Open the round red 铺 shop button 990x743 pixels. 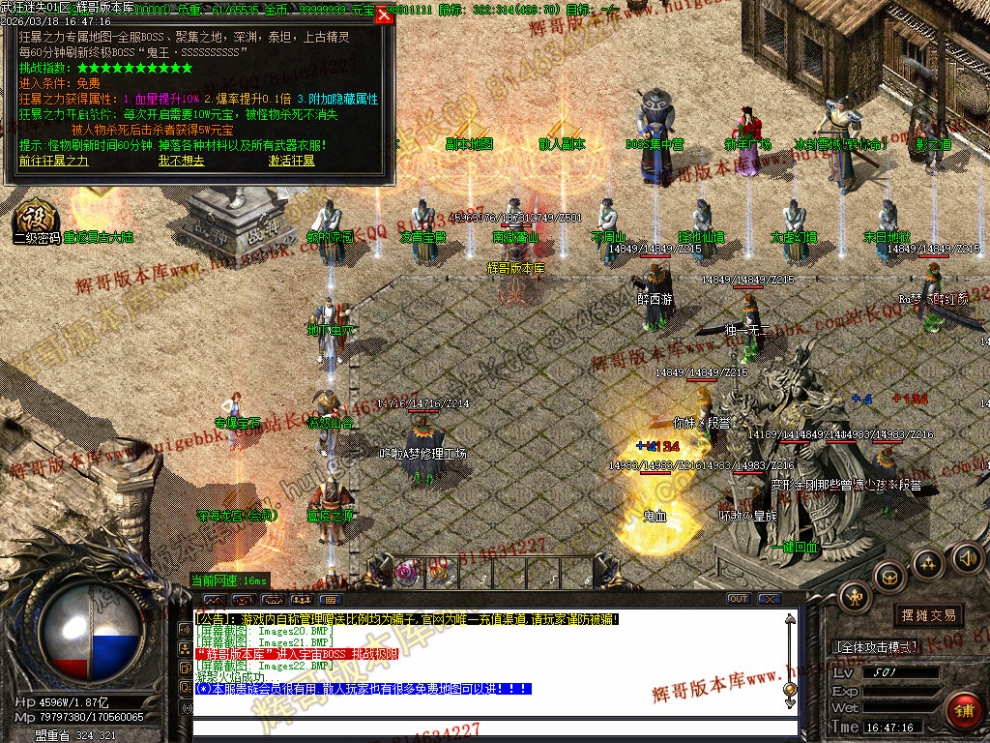click(x=967, y=710)
